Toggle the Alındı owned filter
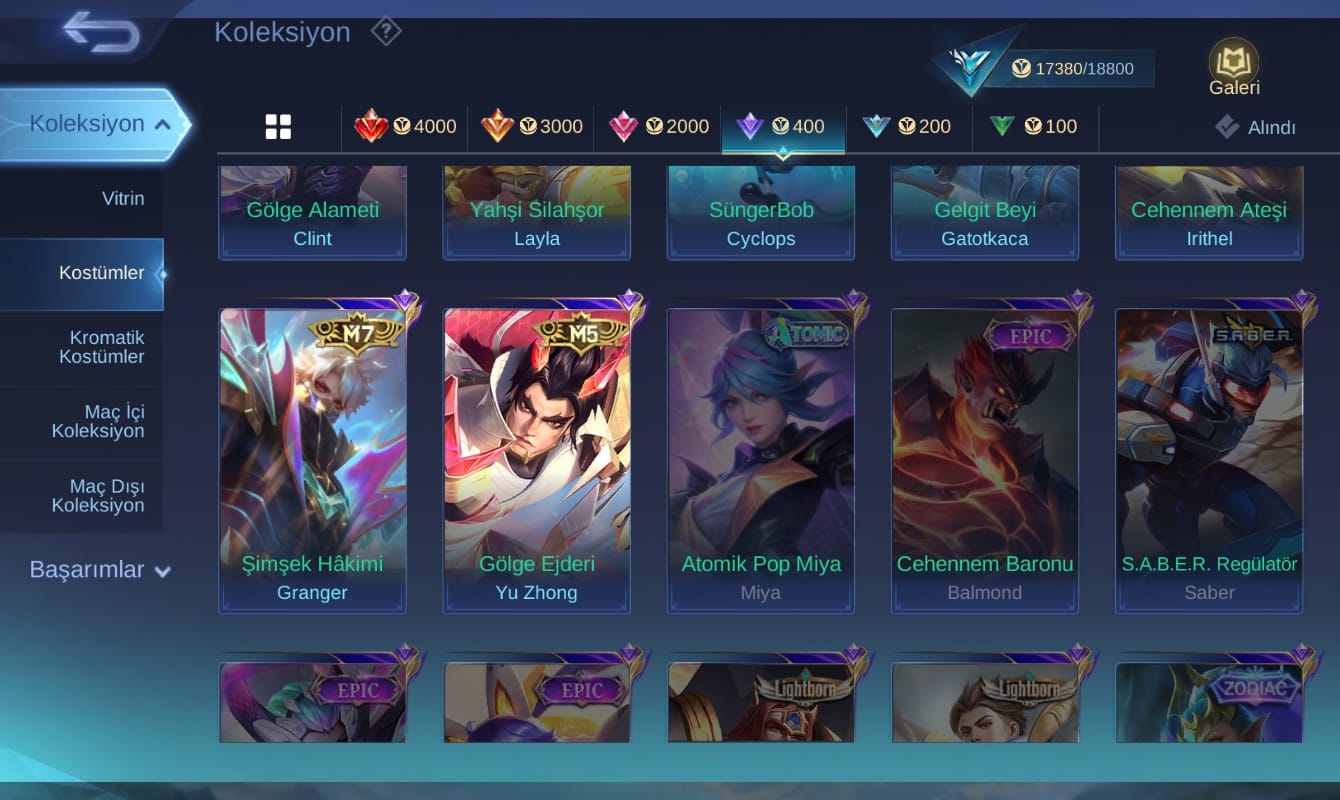This screenshot has width=1340, height=800. coord(1256,127)
